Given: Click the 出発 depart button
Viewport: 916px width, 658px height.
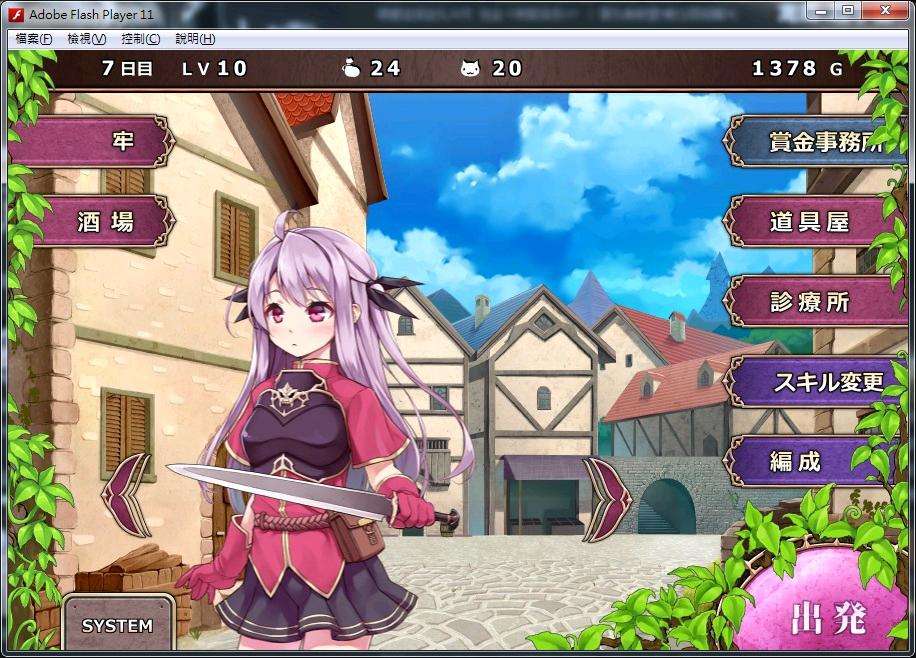Looking at the screenshot, I should click(828, 617).
